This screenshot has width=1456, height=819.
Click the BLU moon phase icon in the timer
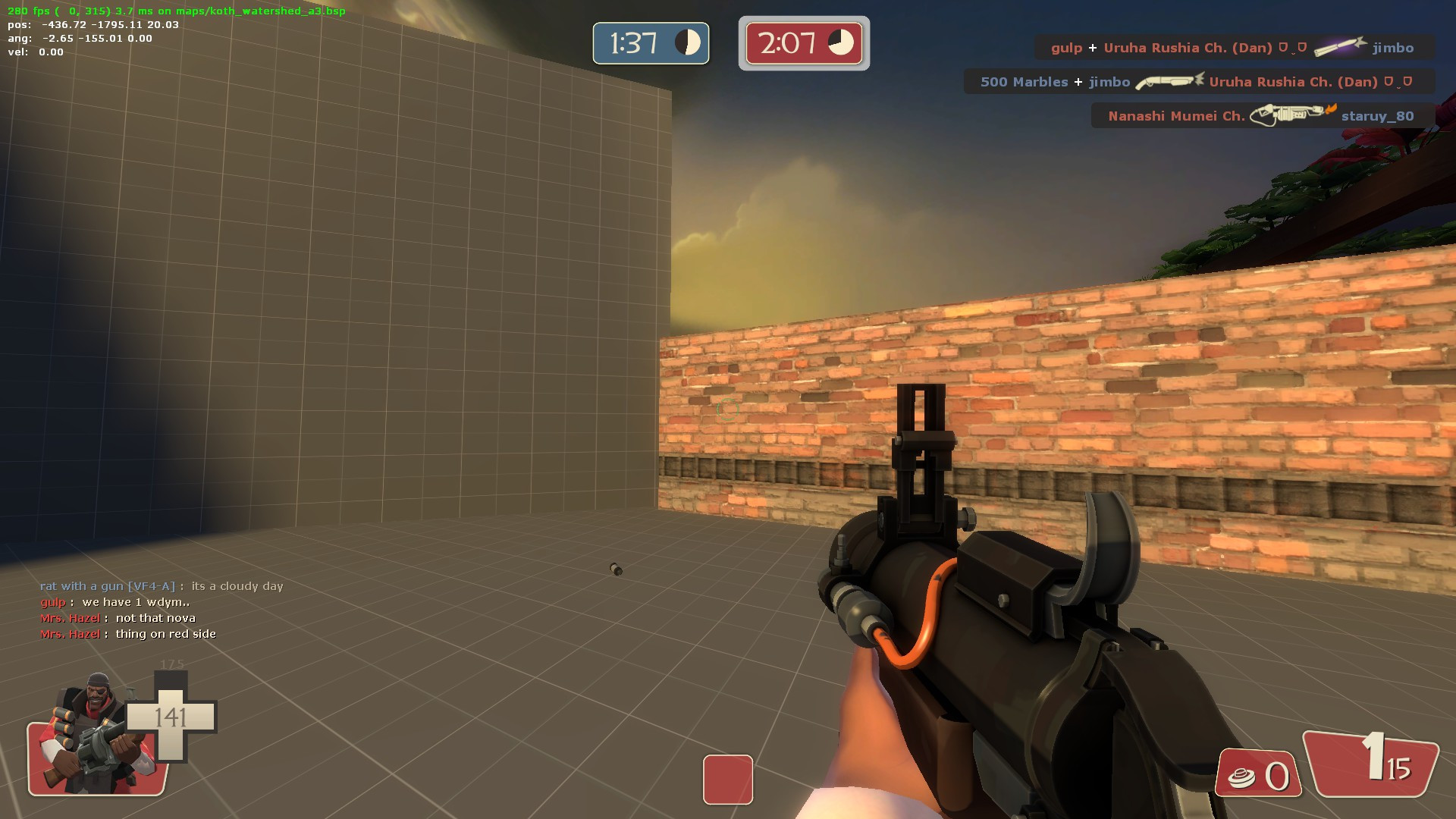pos(686,43)
